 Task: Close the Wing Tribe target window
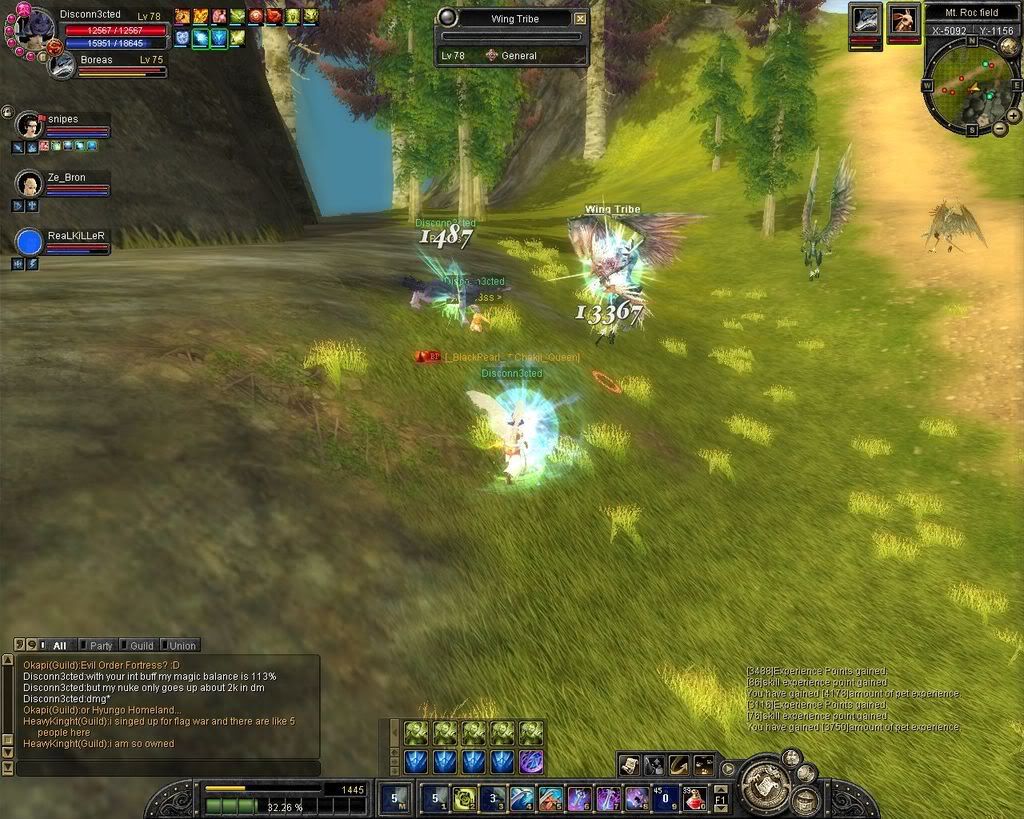580,18
